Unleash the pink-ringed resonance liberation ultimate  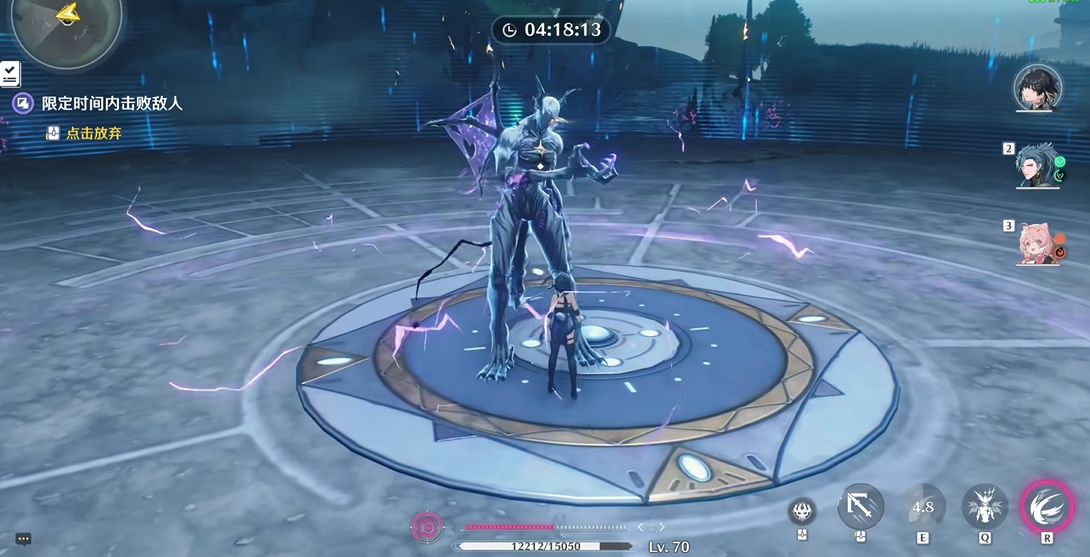pos(1047,506)
